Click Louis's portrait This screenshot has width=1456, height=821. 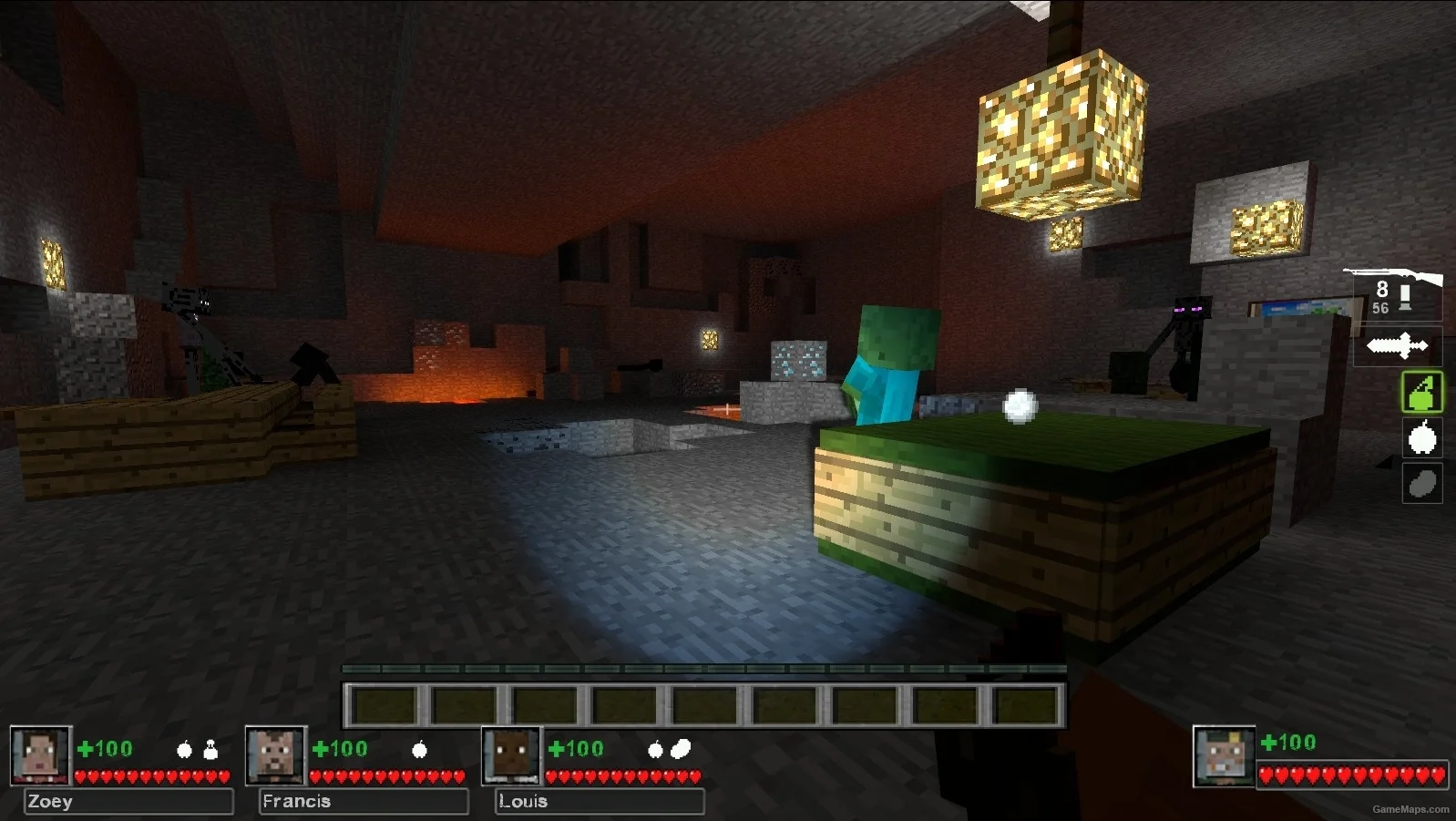coord(512,755)
